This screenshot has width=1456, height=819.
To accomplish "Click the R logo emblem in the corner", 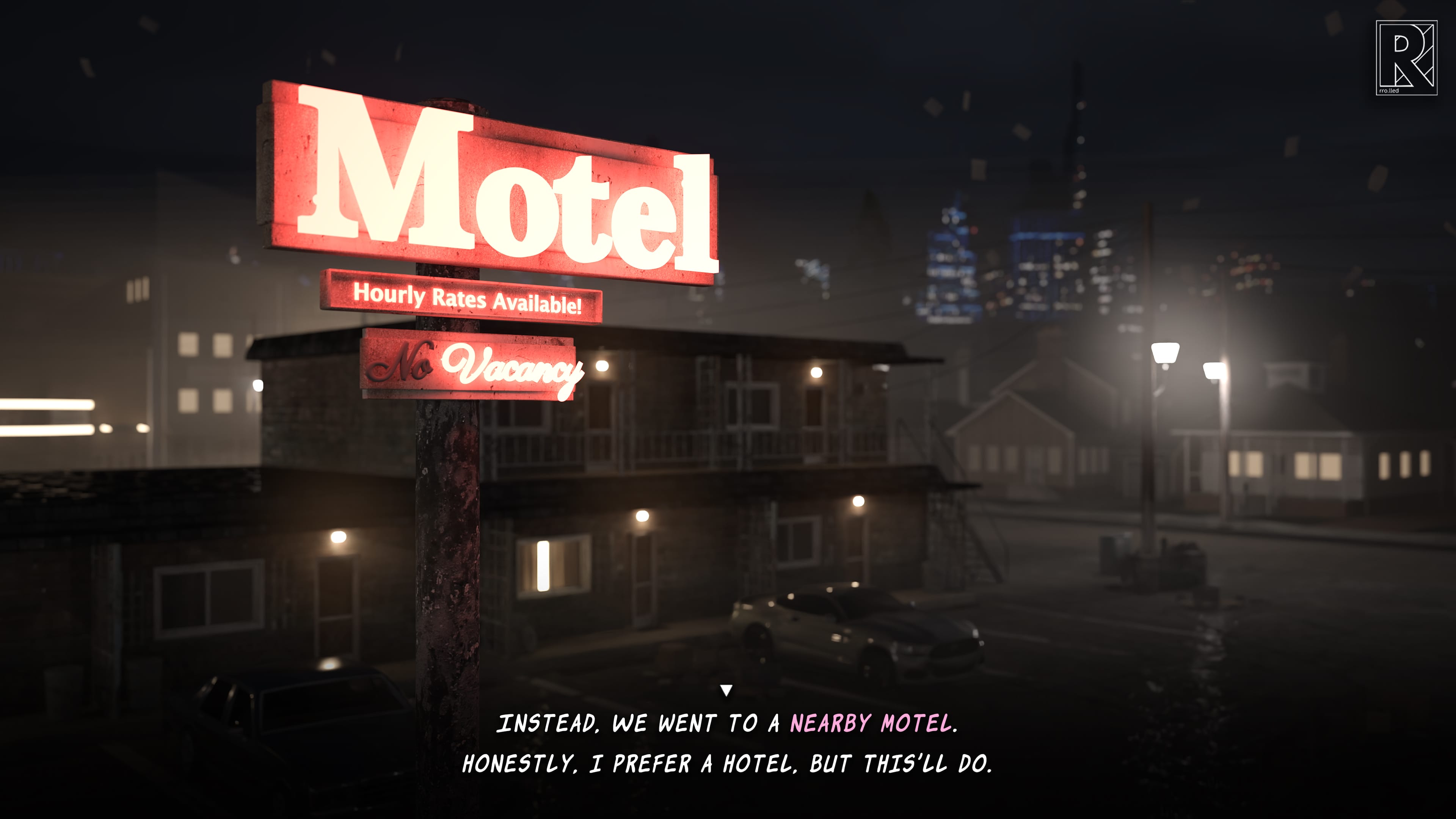I will tap(1406, 58).
